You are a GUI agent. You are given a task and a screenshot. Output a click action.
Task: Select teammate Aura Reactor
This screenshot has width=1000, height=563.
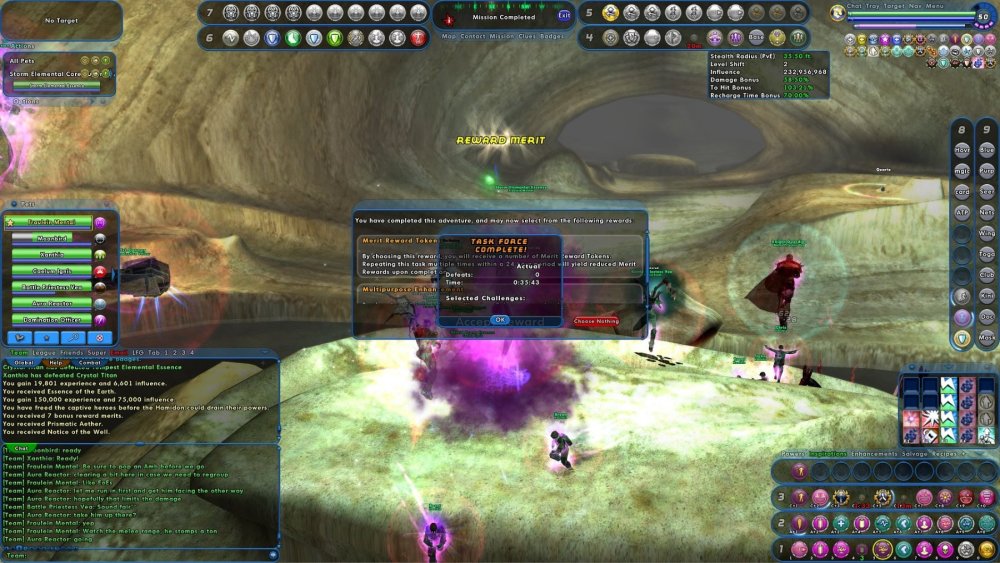click(x=52, y=303)
